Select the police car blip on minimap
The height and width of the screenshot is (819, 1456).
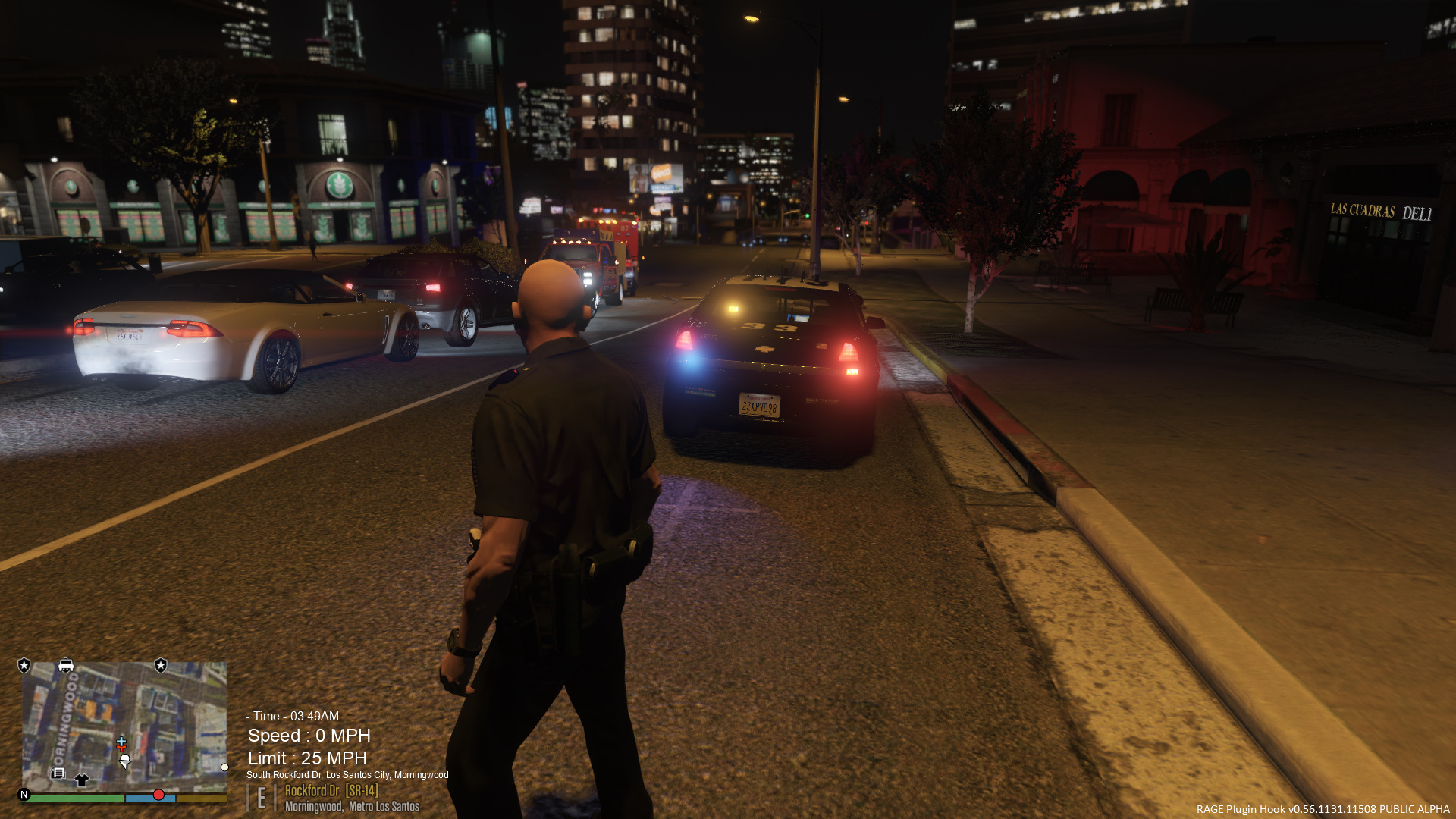(66, 666)
